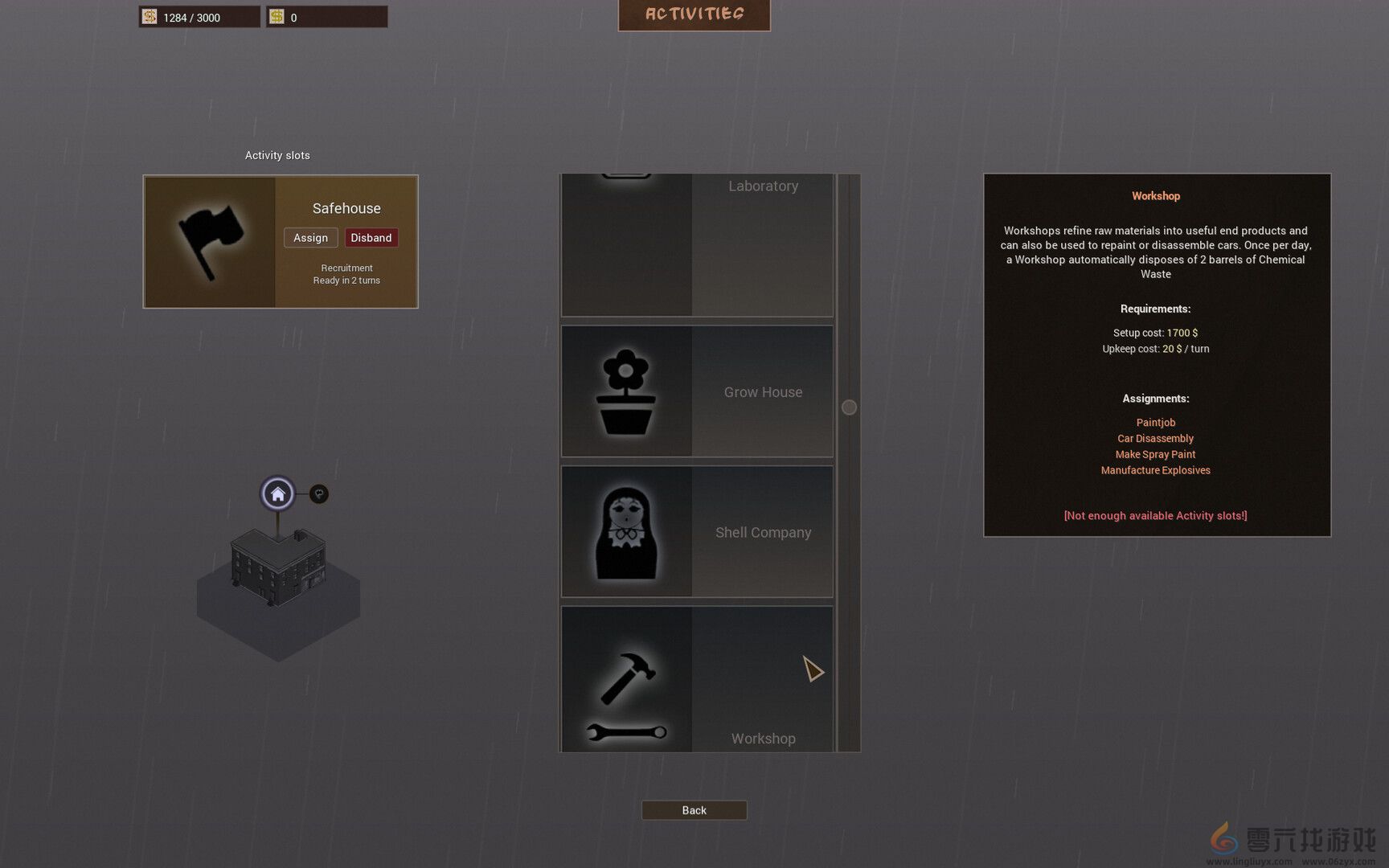
Task: Open the Paintjob assignment
Action: 1155,422
